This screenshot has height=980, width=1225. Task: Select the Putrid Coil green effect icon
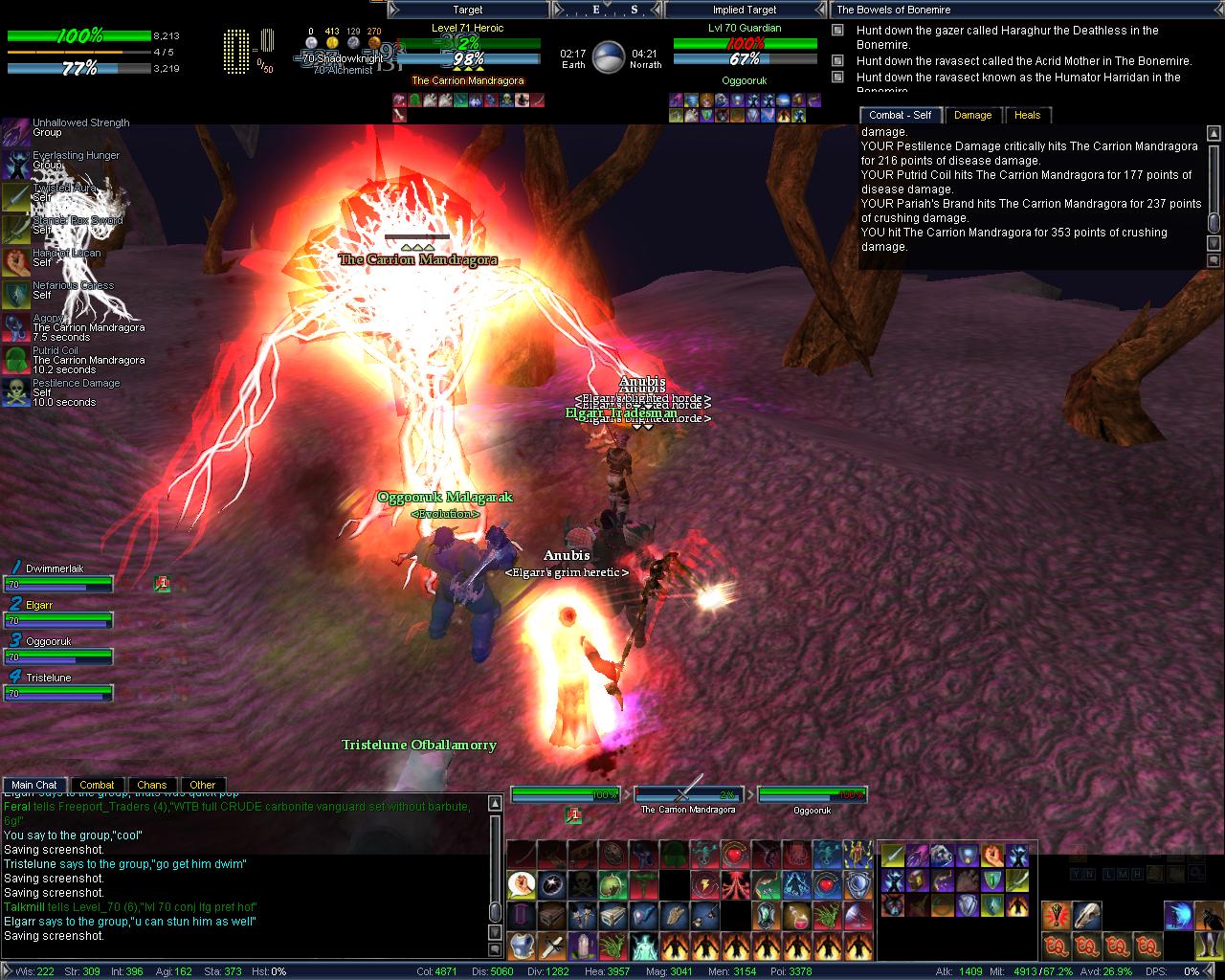(15, 359)
